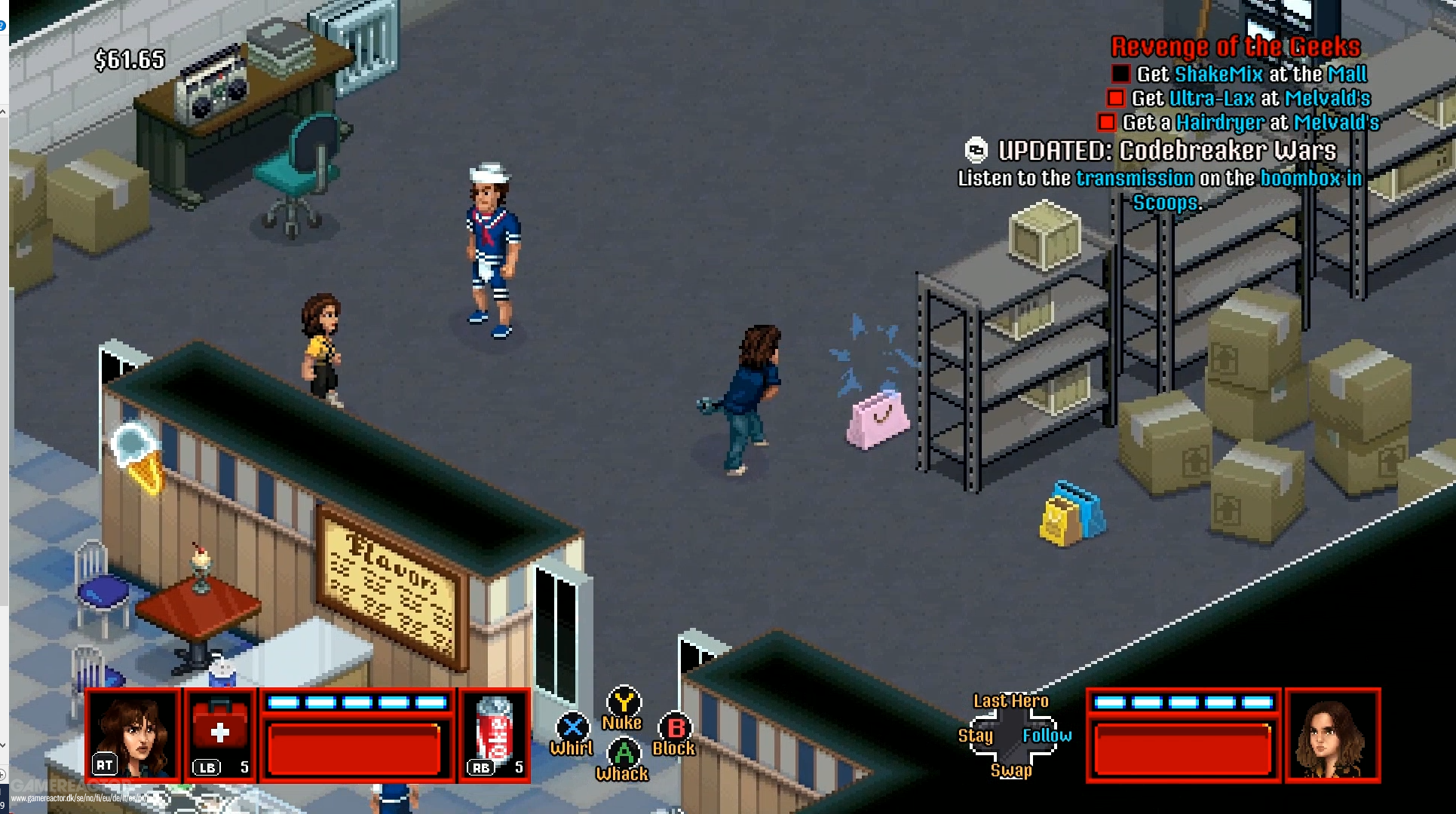1456x814 pixels.
Task: Open the Revenge of the Geeks quest
Action: 1236,47
